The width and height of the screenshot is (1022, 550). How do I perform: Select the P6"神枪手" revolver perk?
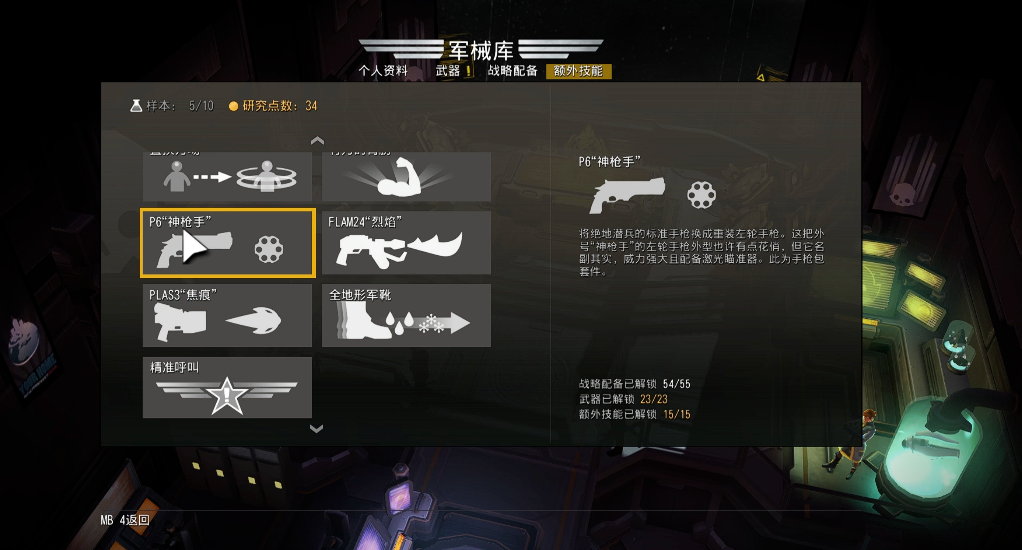[x=227, y=243]
